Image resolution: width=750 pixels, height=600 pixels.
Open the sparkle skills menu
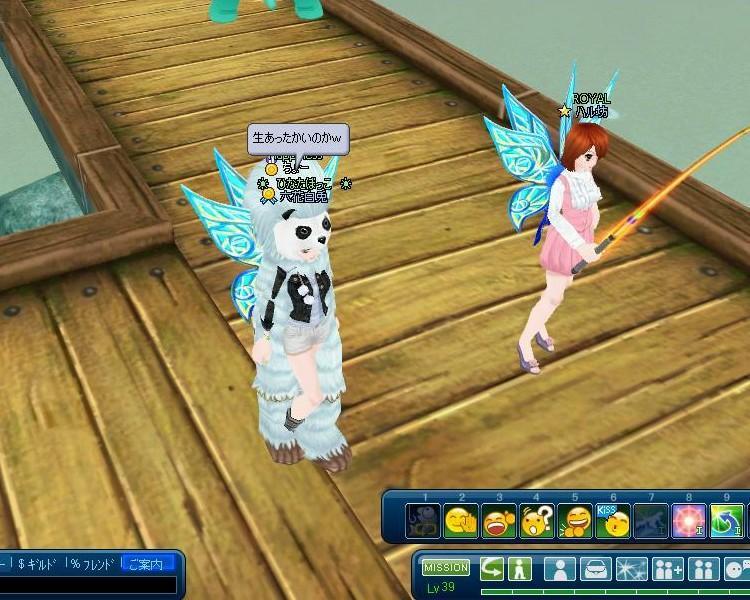[632, 569]
